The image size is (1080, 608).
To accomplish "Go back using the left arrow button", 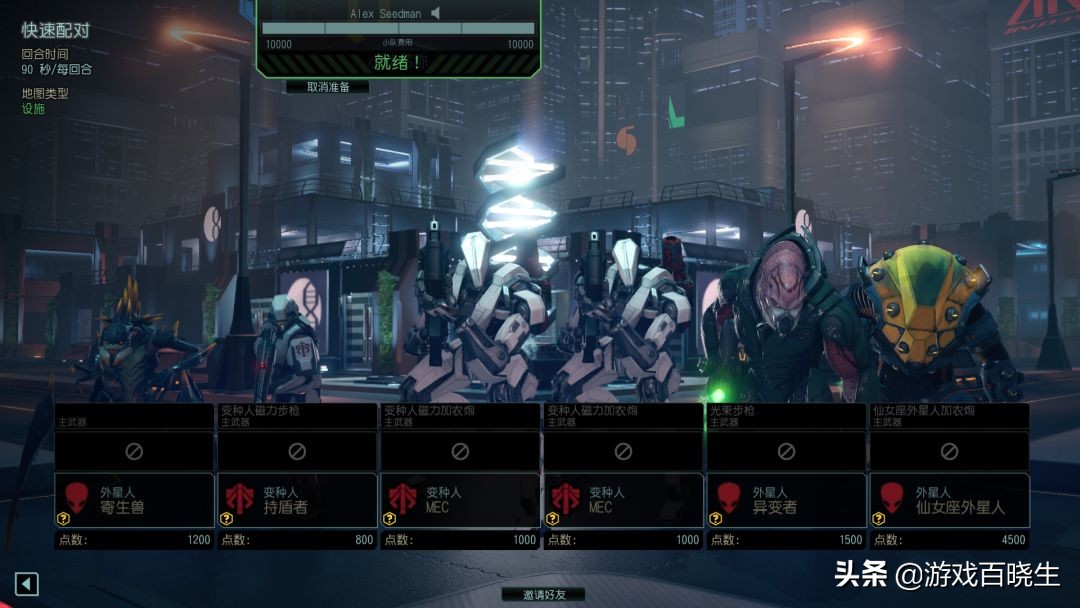I will click(27, 583).
